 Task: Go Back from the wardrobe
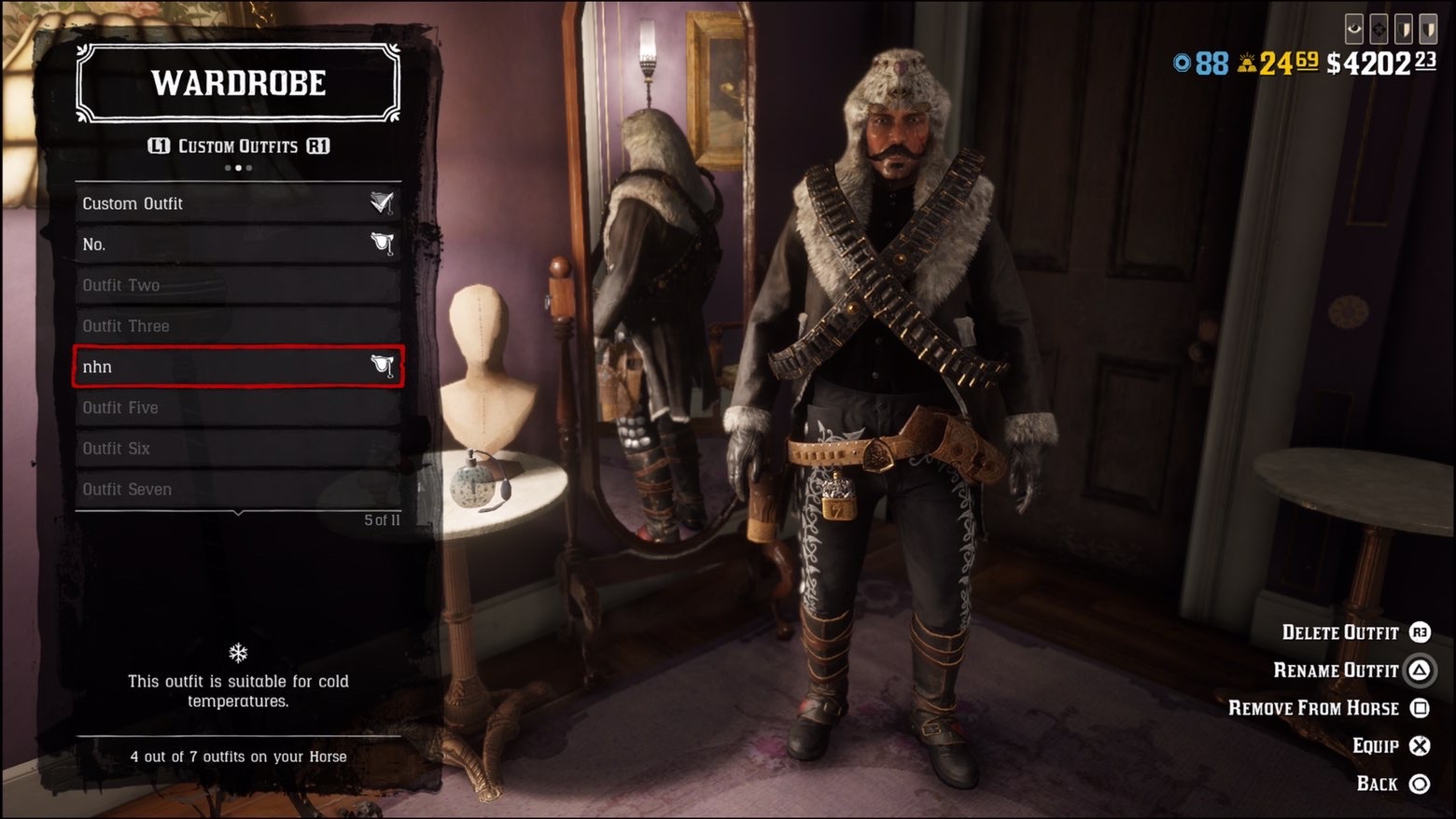click(1392, 784)
